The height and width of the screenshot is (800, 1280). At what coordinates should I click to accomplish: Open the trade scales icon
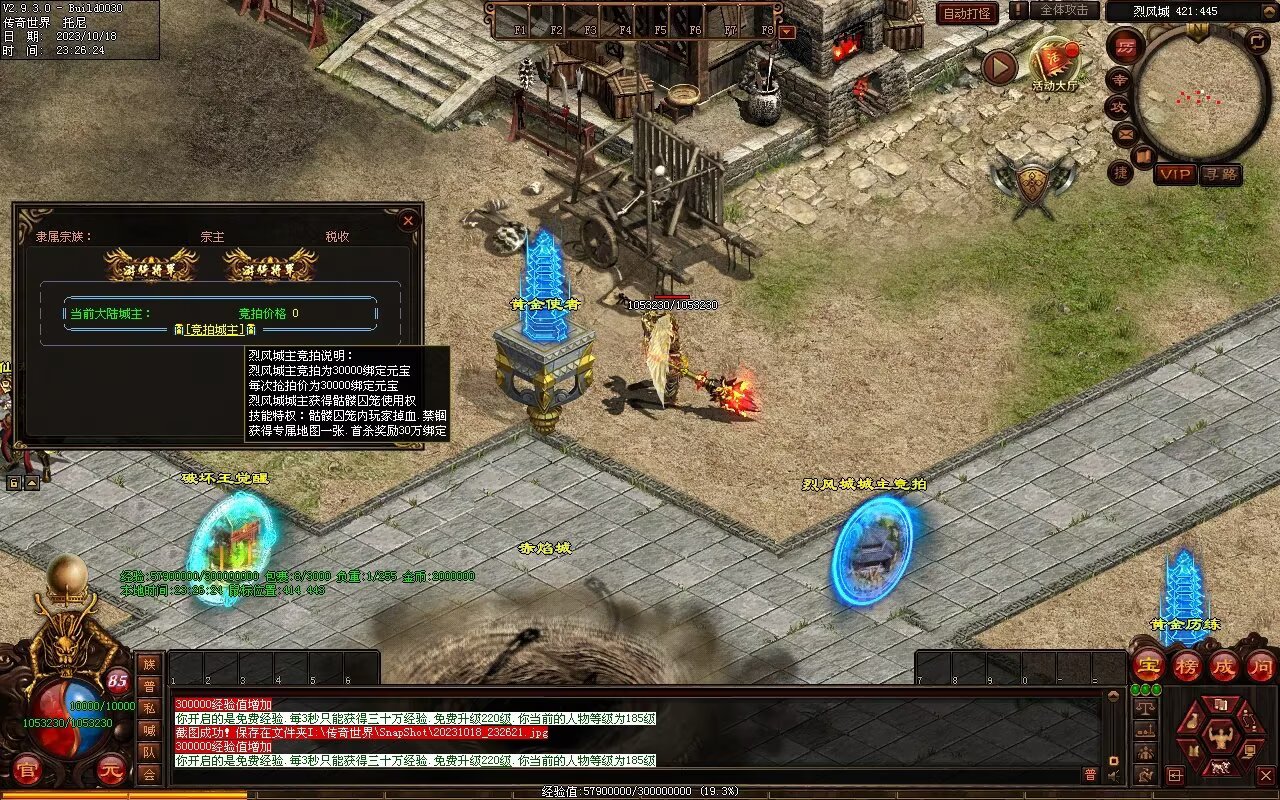1146,708
